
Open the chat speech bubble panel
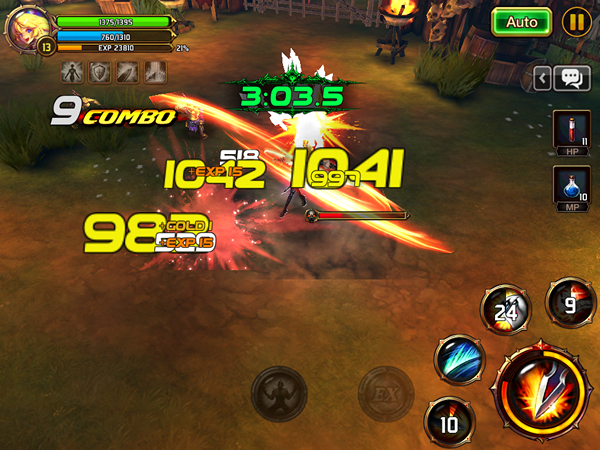[571, 78]
